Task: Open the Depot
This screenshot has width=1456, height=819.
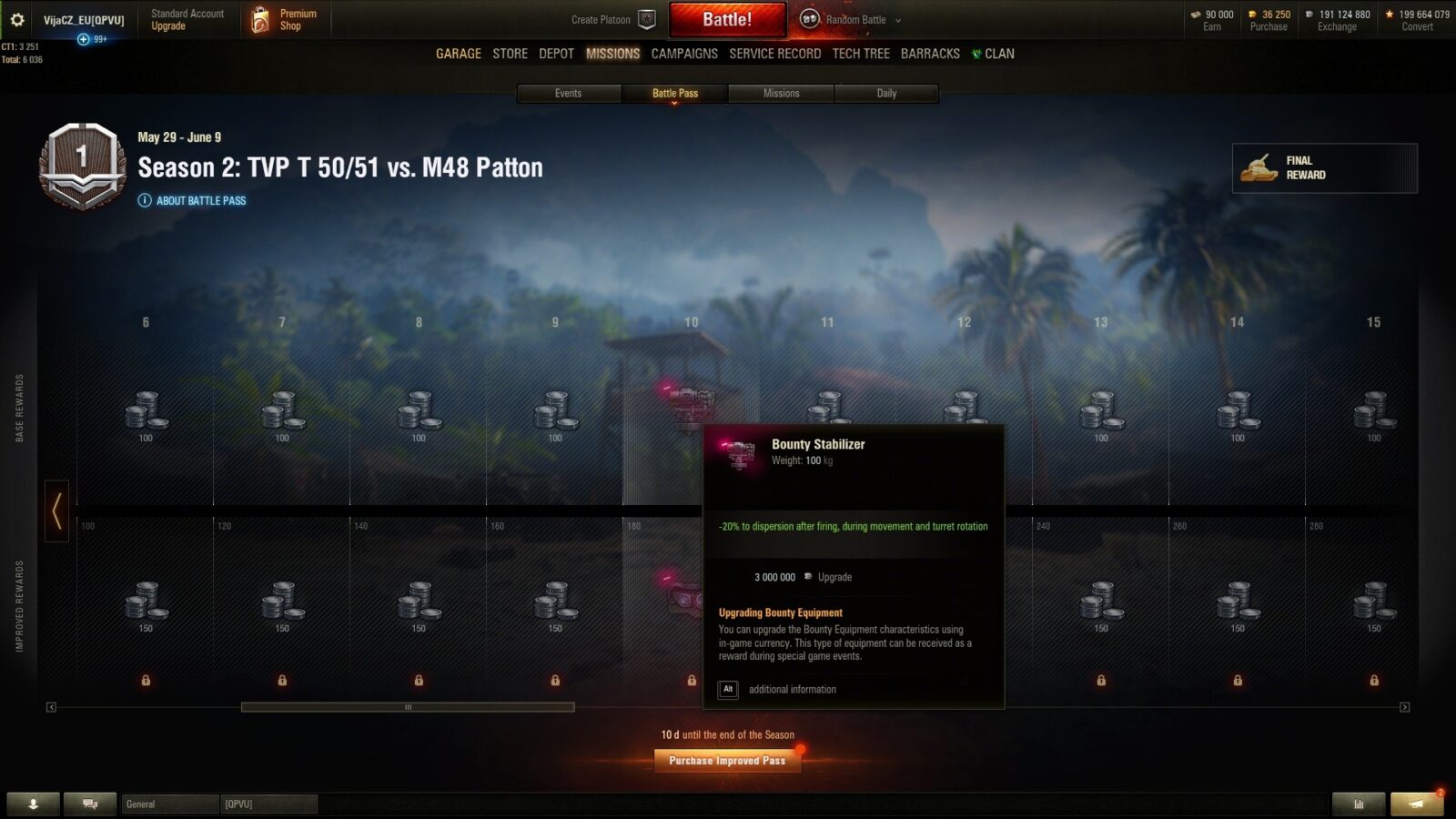Action: (x=556, y=54)
